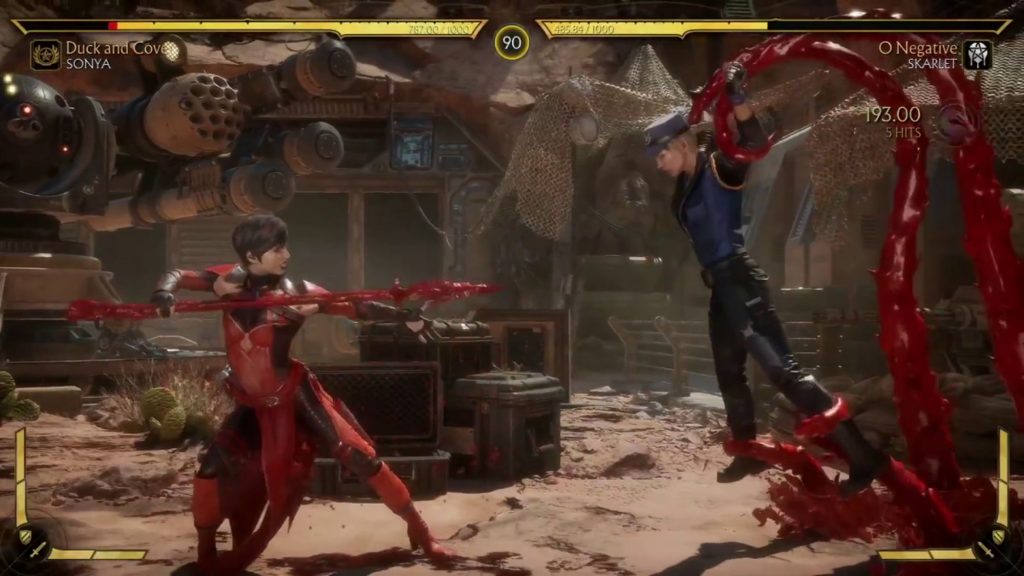
Task: Click Sonya's player emblem icon
Action: 45,54
